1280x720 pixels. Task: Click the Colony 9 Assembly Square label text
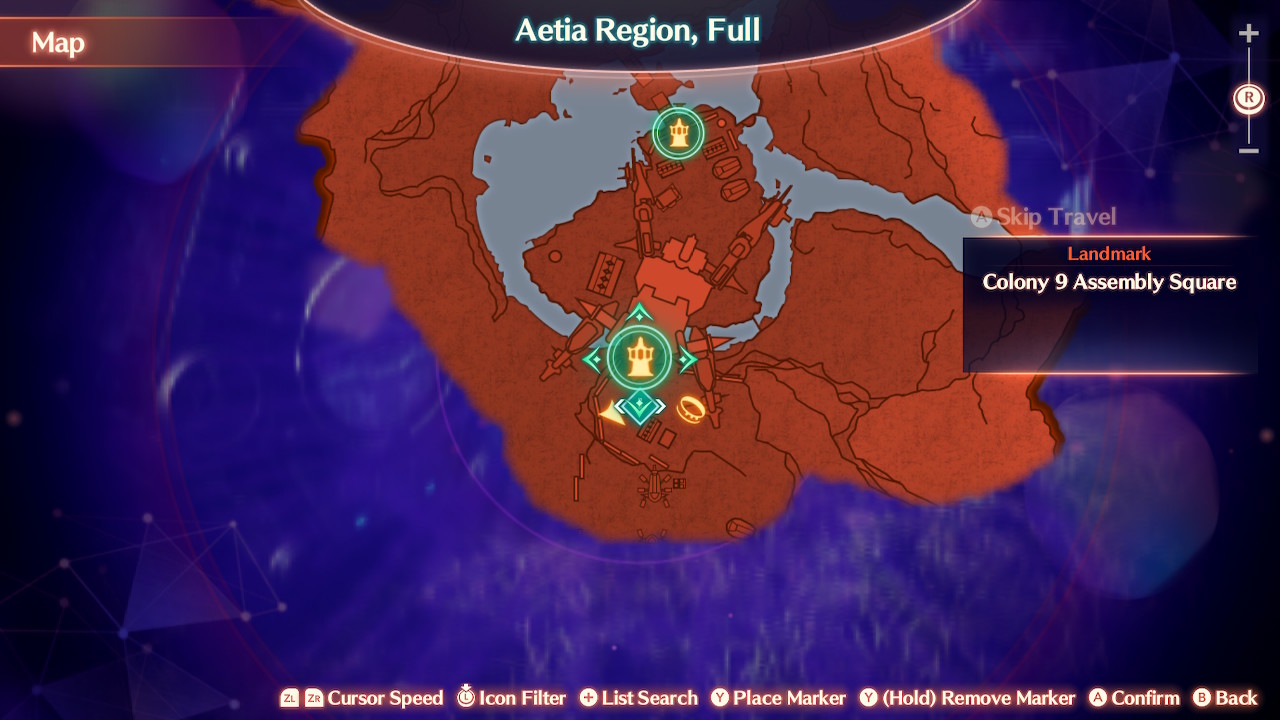pyautogui.click(x=1108, y=282)
